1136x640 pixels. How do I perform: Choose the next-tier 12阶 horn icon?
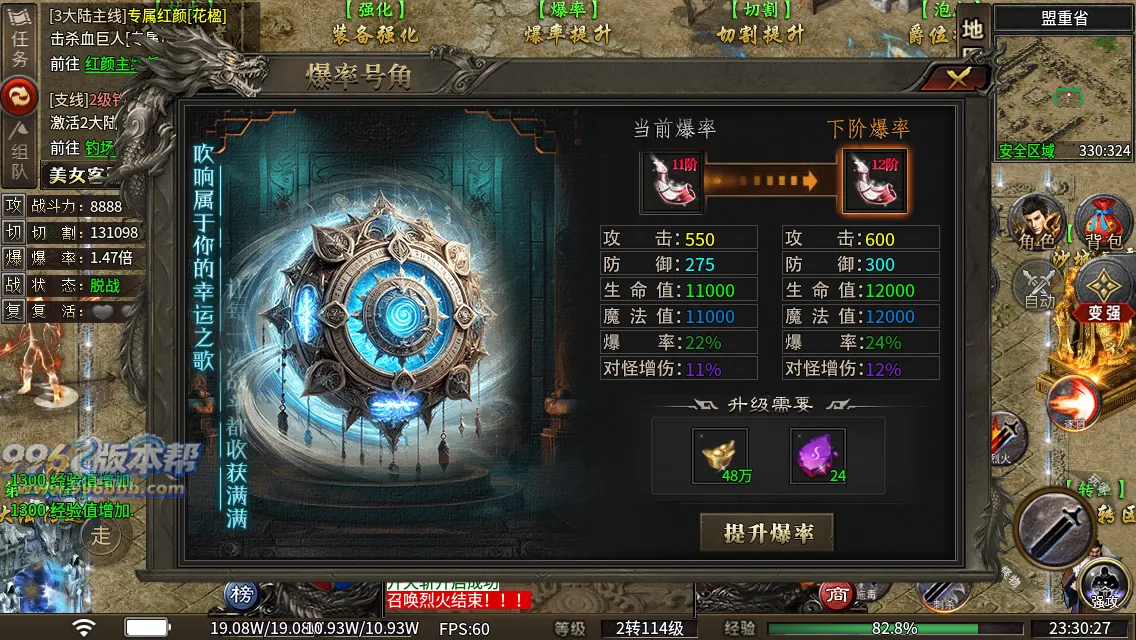pyautogui.click(x=874, y=181)
